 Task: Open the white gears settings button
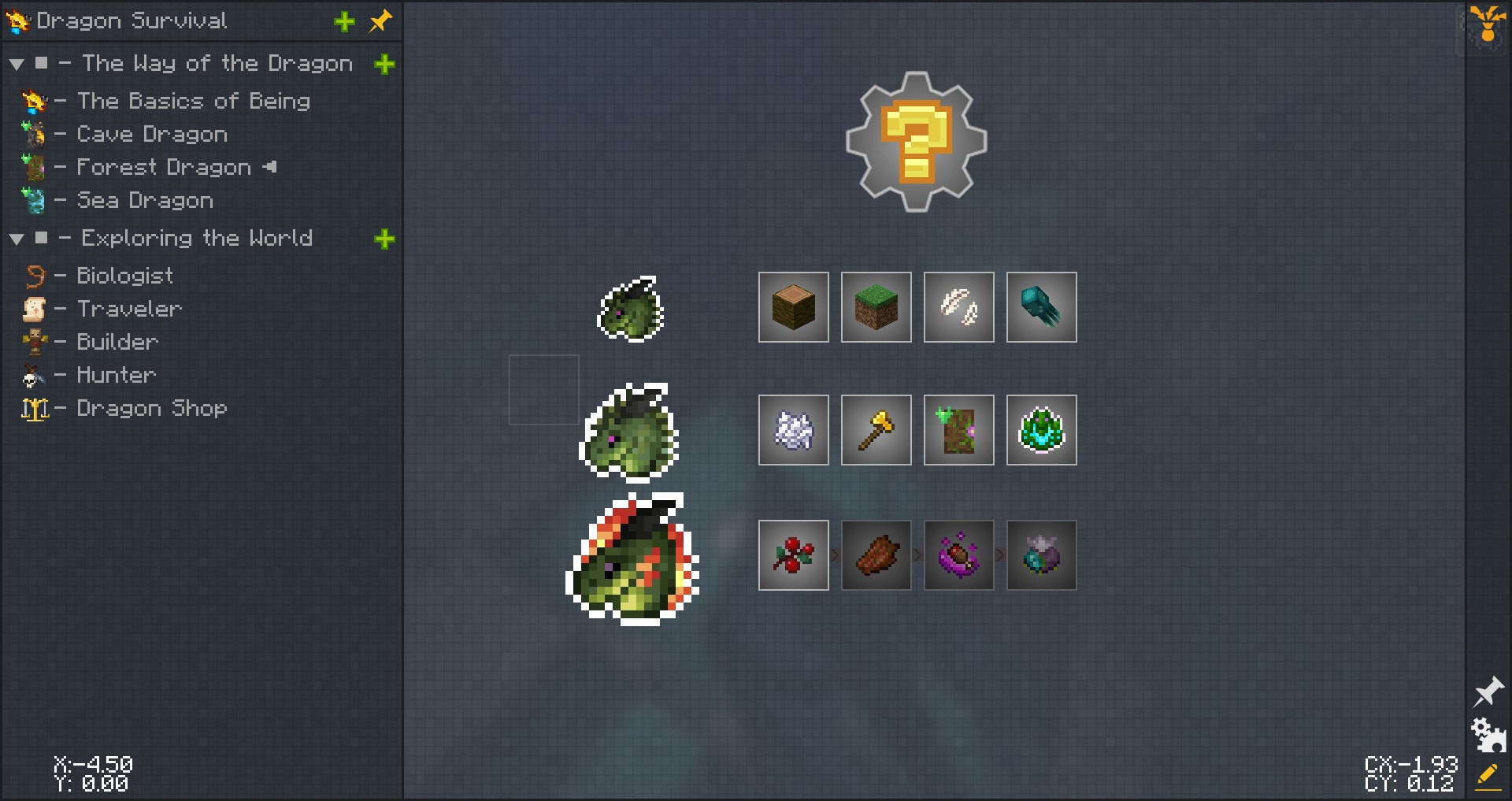point(1488,735)
